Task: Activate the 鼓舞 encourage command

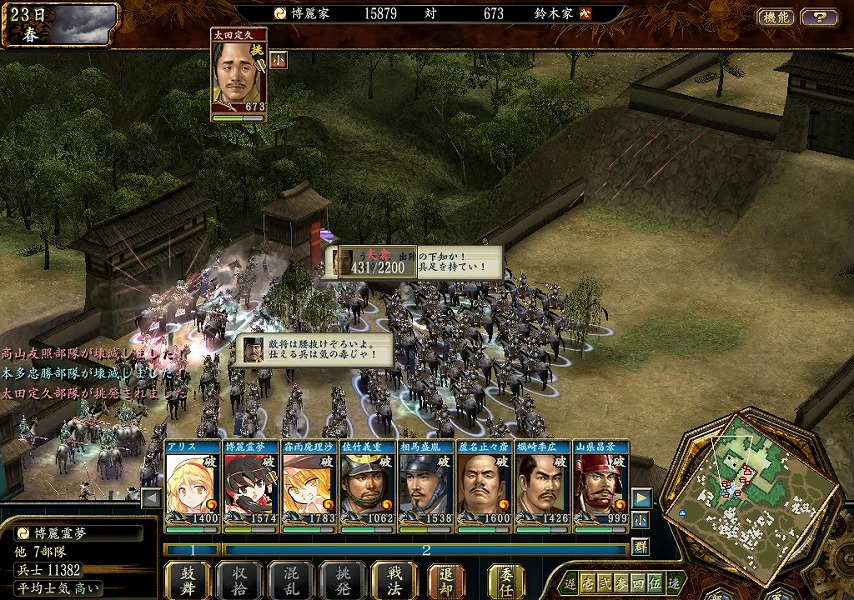Action: tap(188, 580)
